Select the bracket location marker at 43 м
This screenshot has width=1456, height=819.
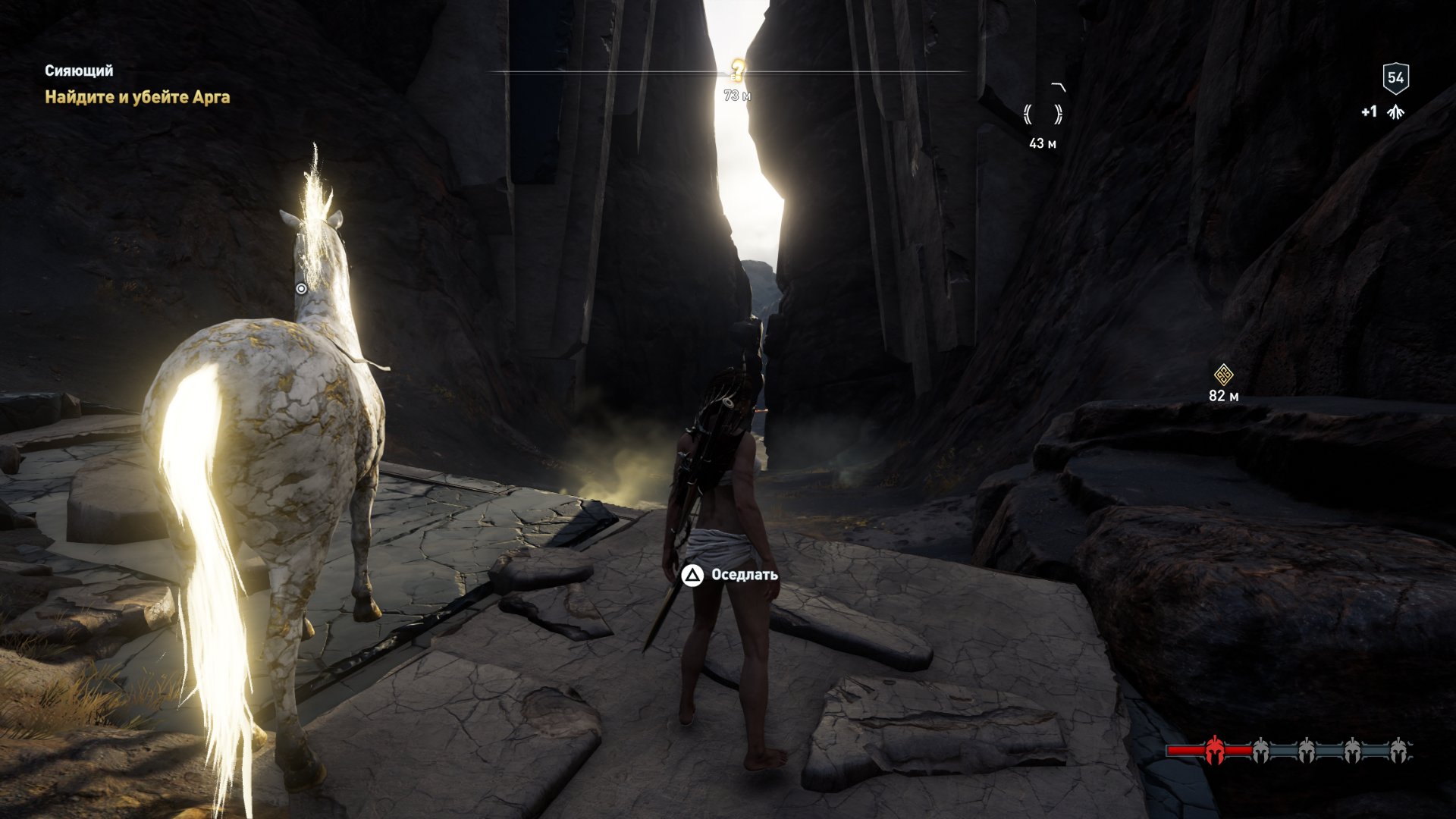(x=1043, y=115)
